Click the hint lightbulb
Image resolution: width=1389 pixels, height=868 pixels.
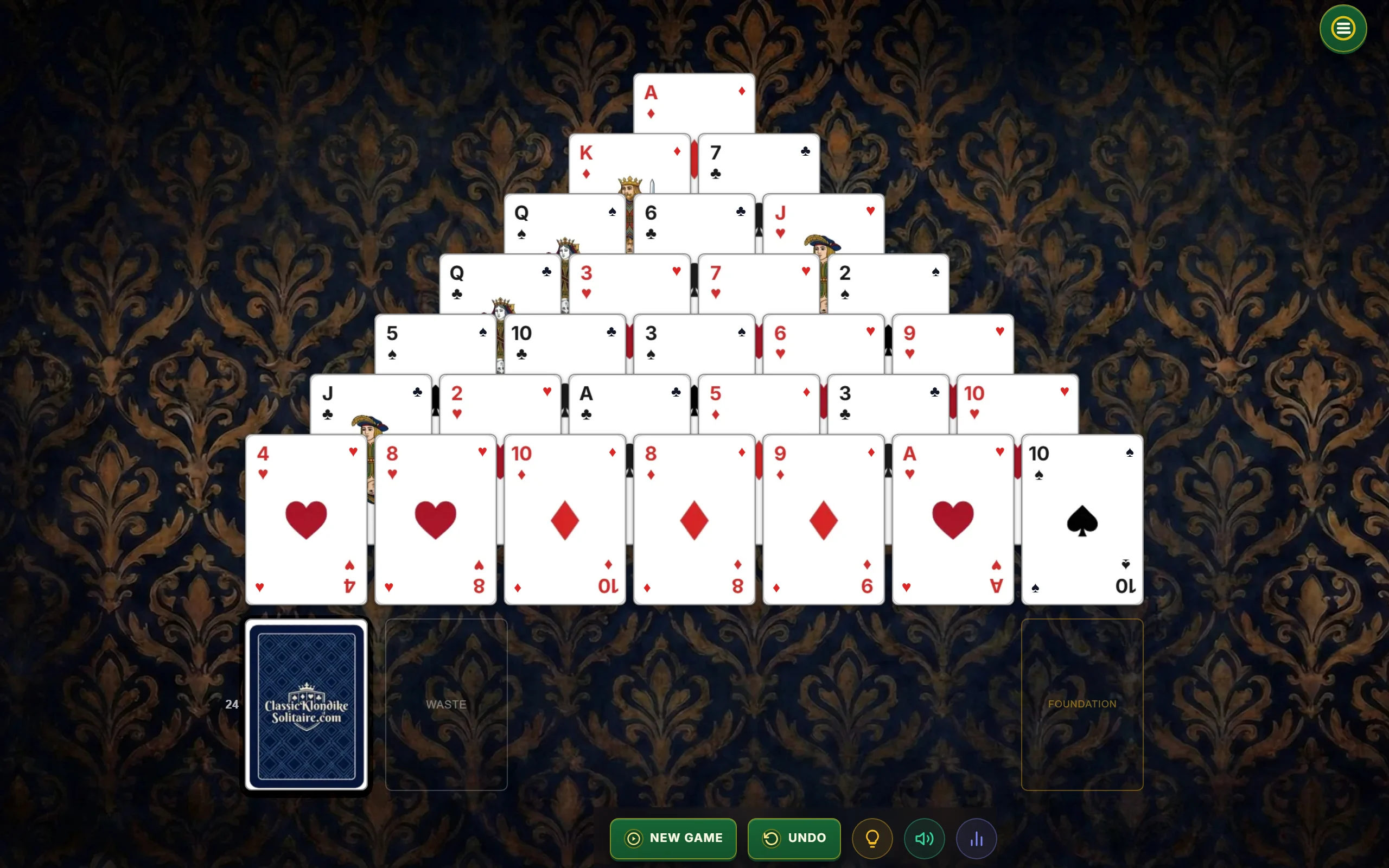tap(871, 838)
